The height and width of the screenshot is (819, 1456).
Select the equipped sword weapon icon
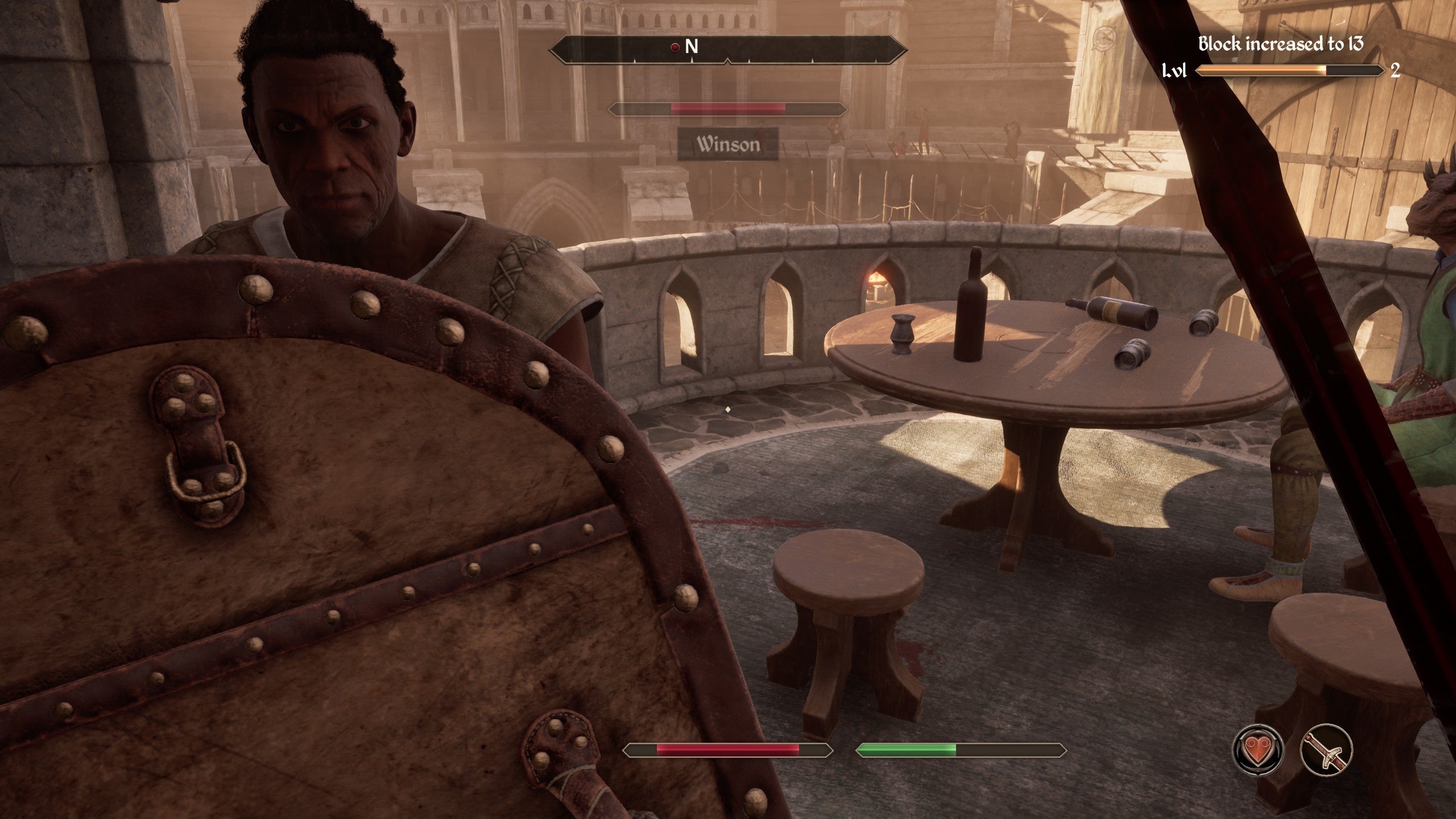pyautogui.click(x=1326, y=751)
